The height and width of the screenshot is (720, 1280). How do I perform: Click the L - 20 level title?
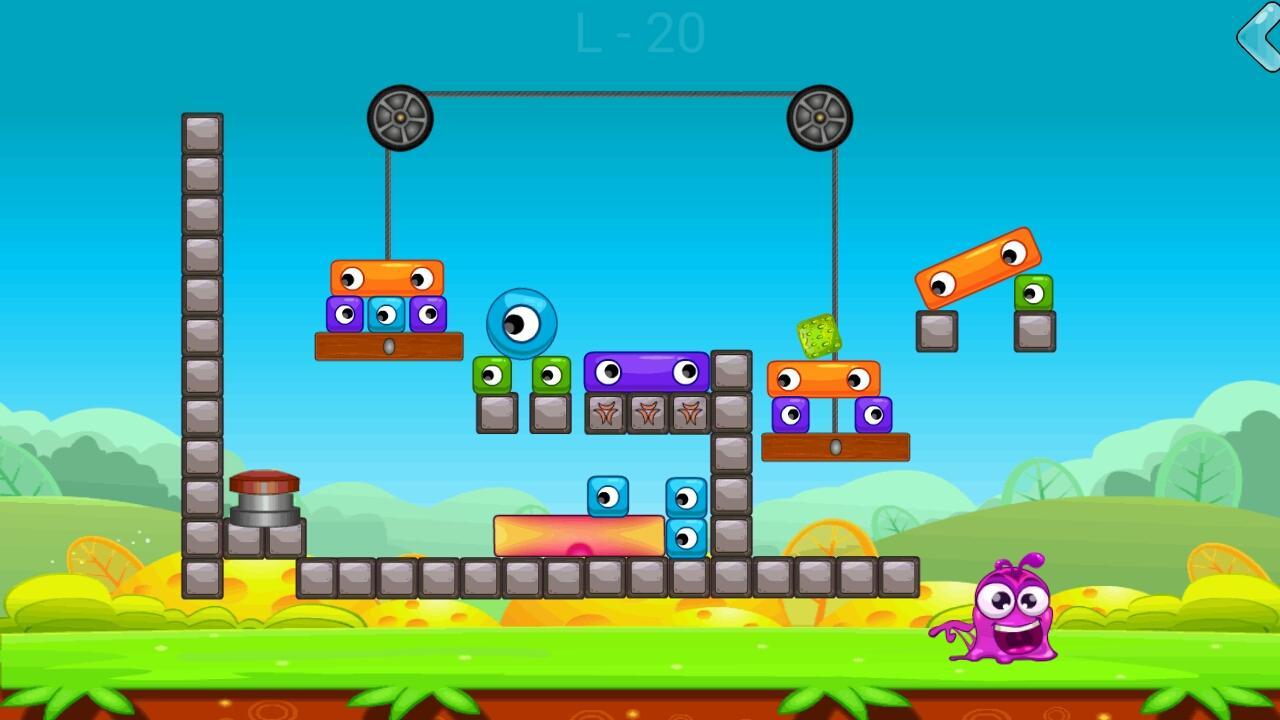(640, 32)
